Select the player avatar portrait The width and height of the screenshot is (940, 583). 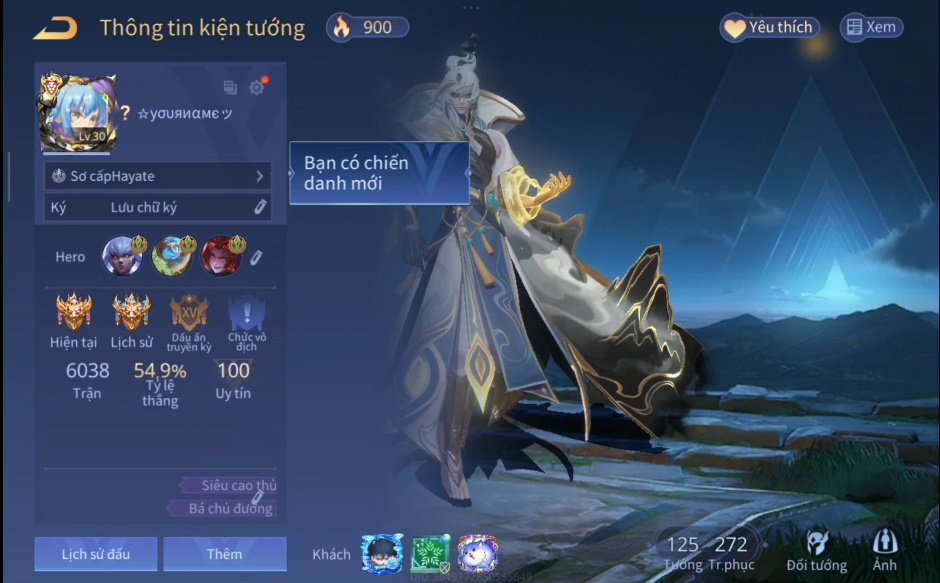(77, 112)
